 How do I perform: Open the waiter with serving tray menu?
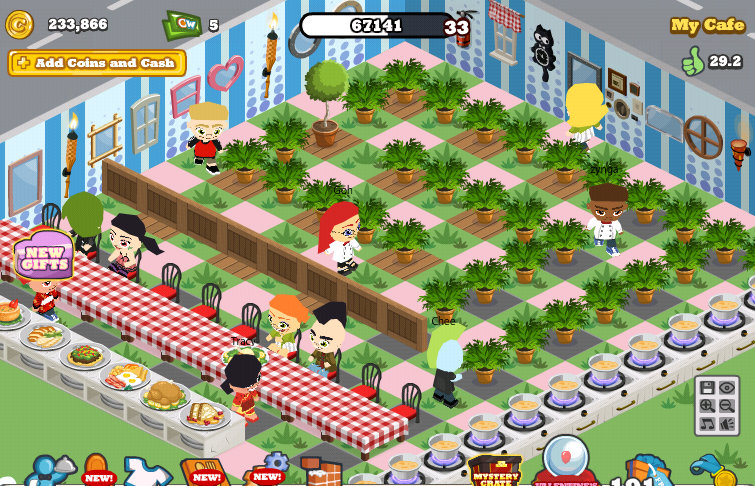pos(48,470)
